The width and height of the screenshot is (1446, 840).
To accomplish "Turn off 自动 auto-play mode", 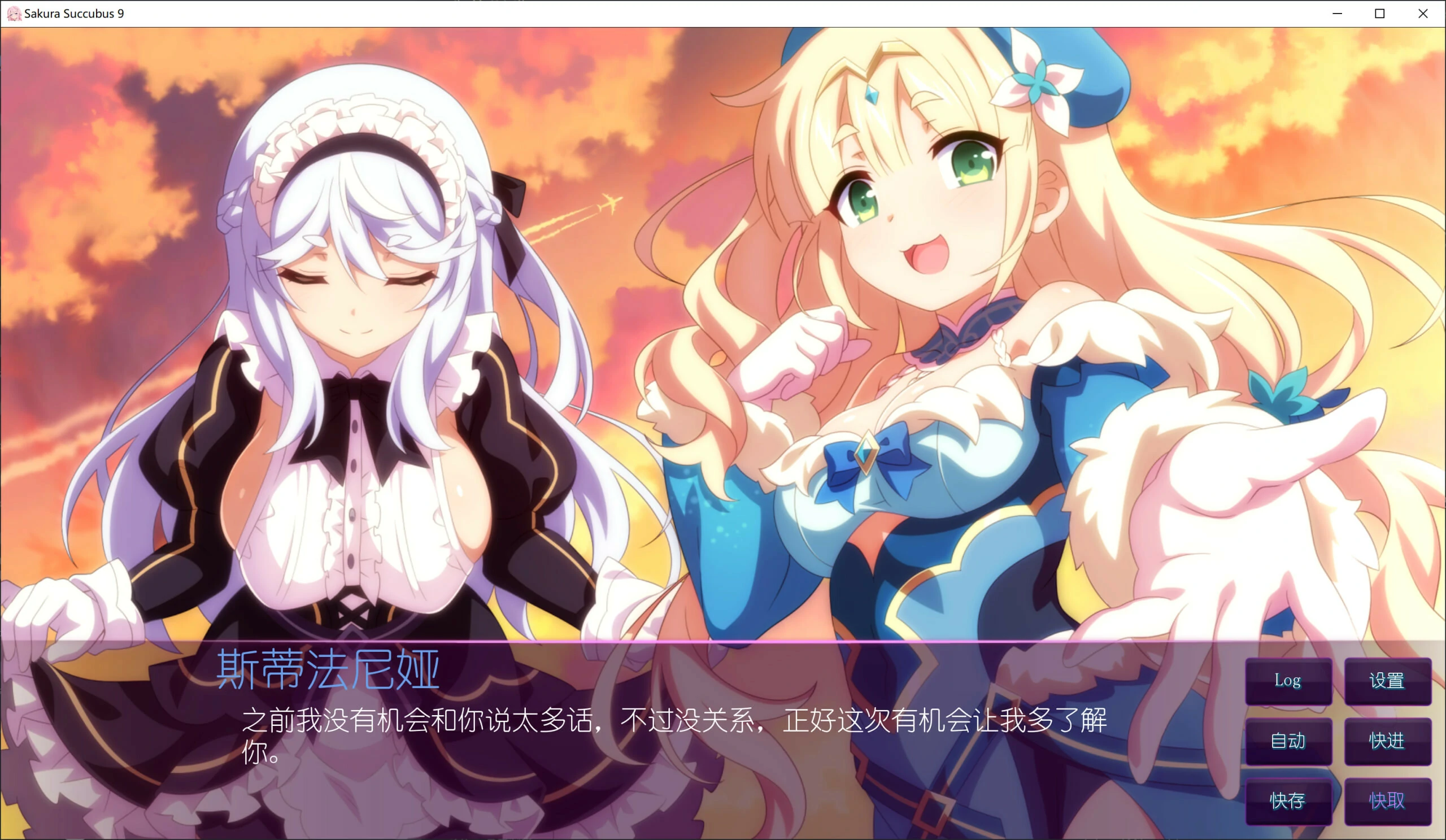I will click(x=1289, y=741).
